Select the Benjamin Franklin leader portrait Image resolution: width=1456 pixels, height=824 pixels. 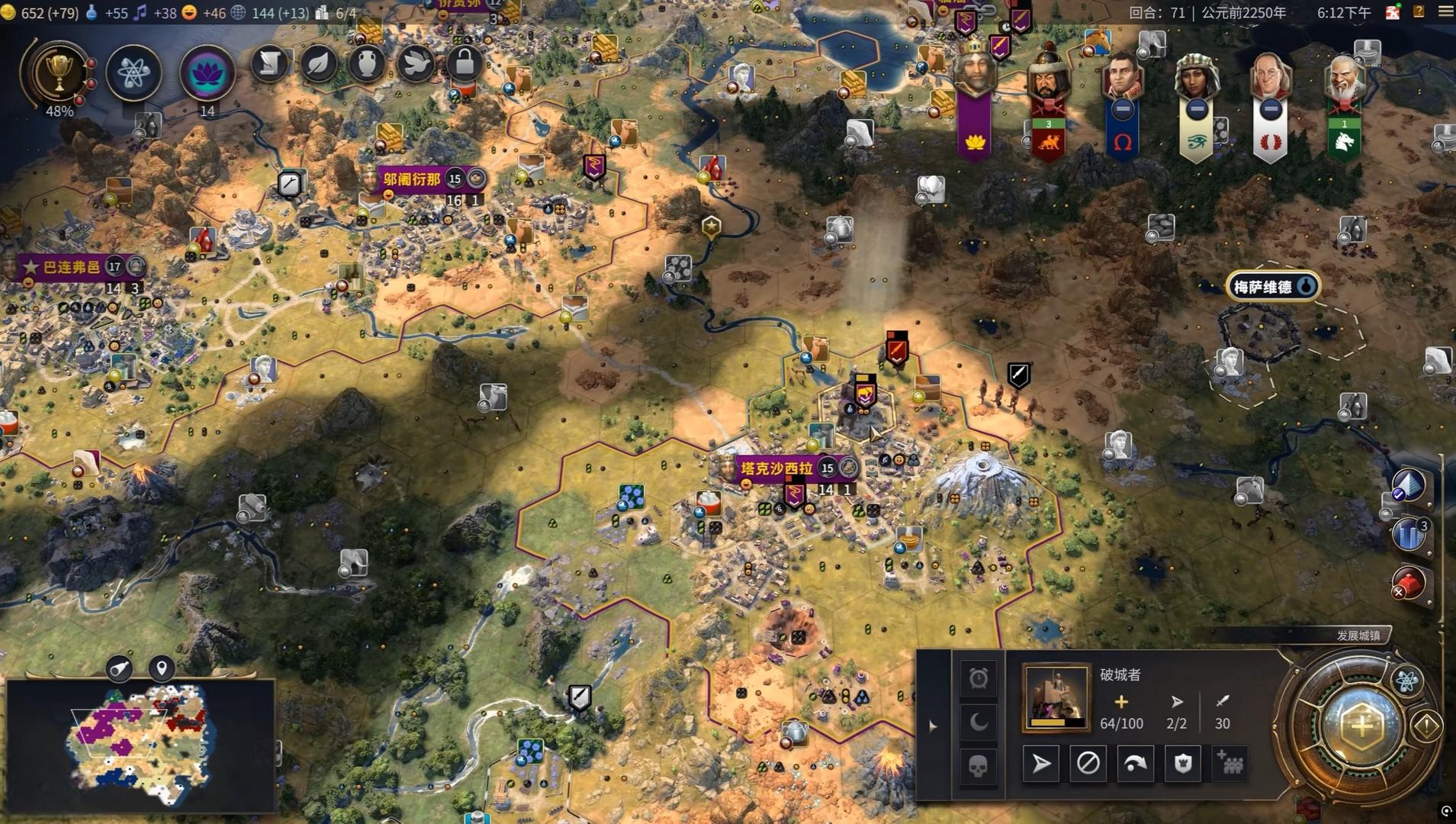point(1270,80)
